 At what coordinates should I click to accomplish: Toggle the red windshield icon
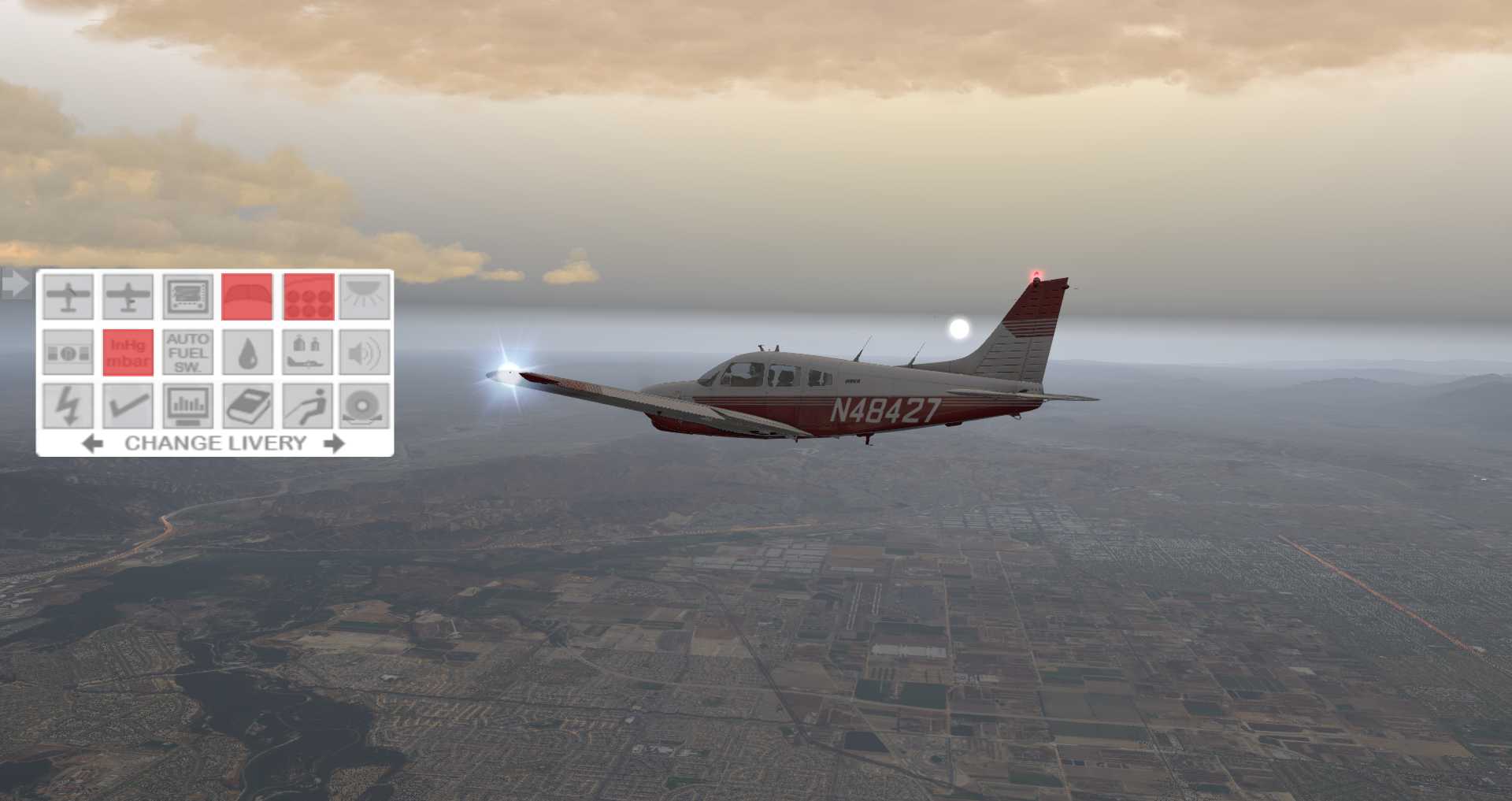pyautogui.click(x=247, y=297)
